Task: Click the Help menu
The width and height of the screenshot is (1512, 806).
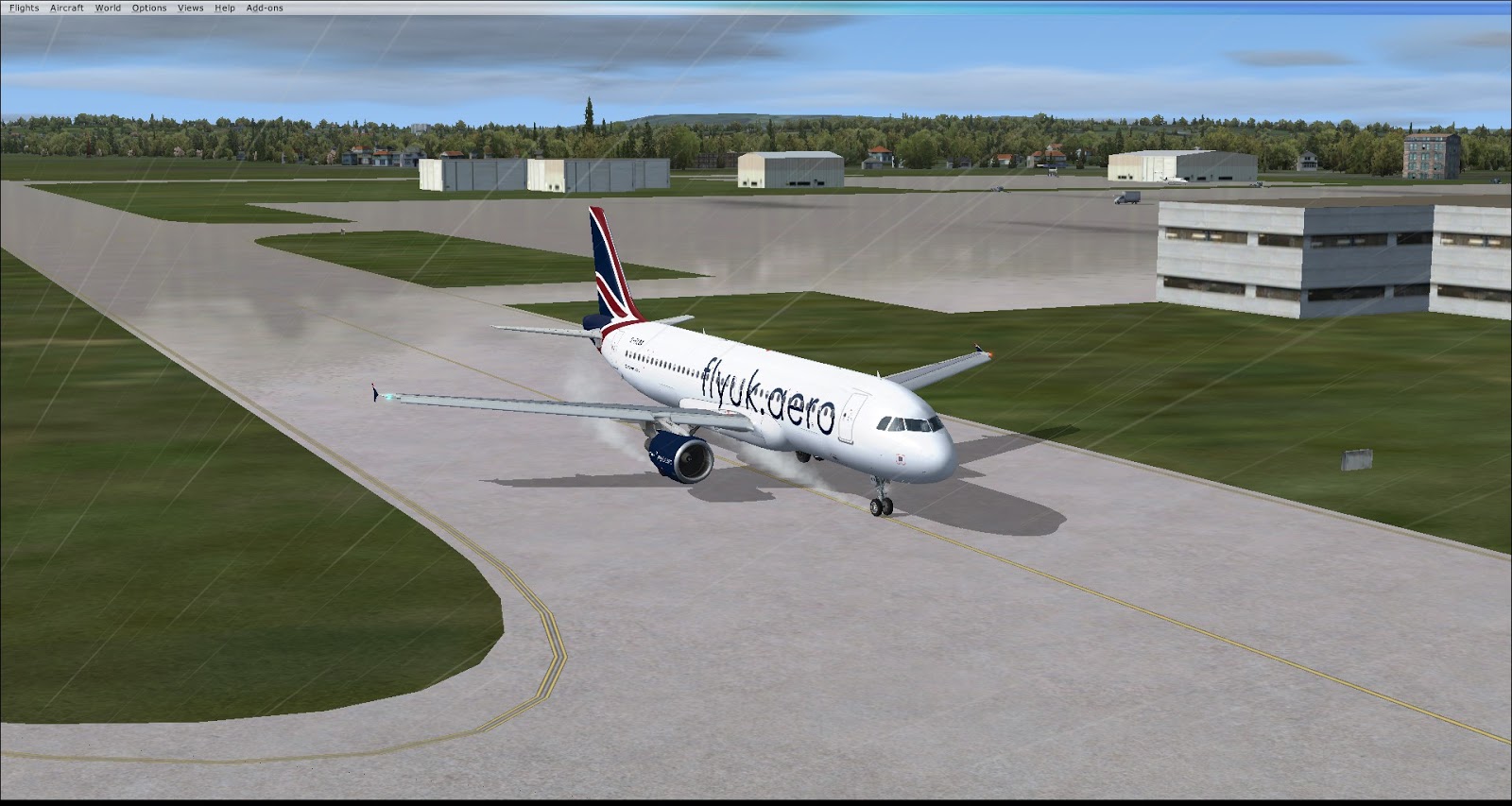Action: (225, 8)
